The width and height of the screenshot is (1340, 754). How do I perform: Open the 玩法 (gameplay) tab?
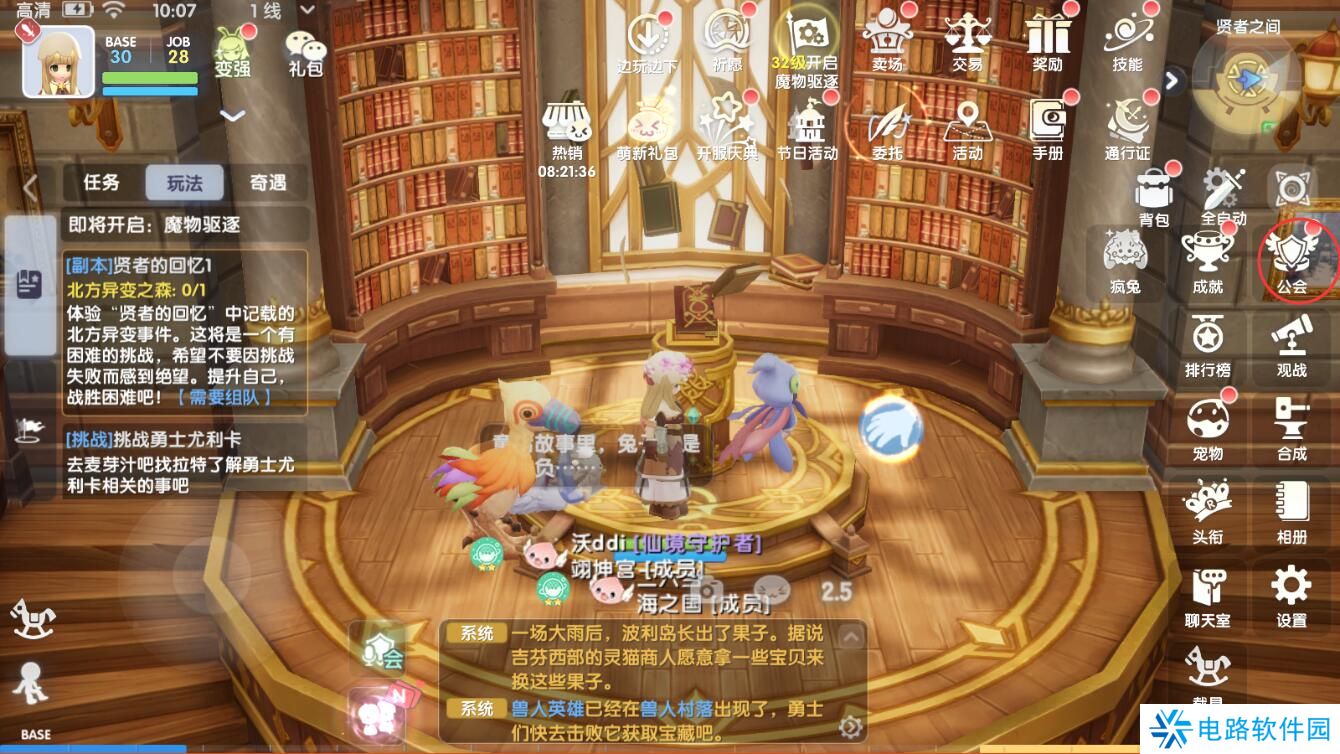coord(186,184)
